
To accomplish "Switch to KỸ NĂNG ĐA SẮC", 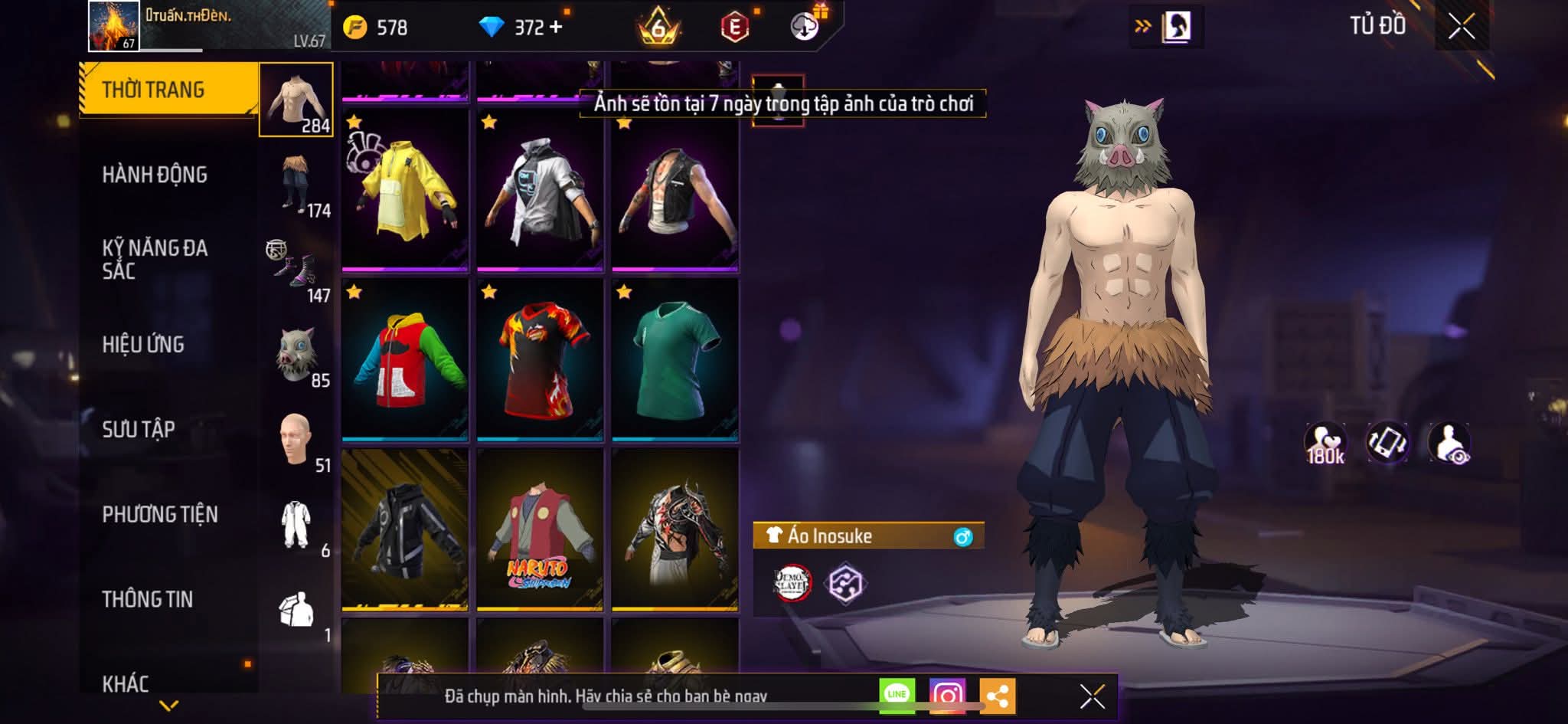I will coord(155,259).
